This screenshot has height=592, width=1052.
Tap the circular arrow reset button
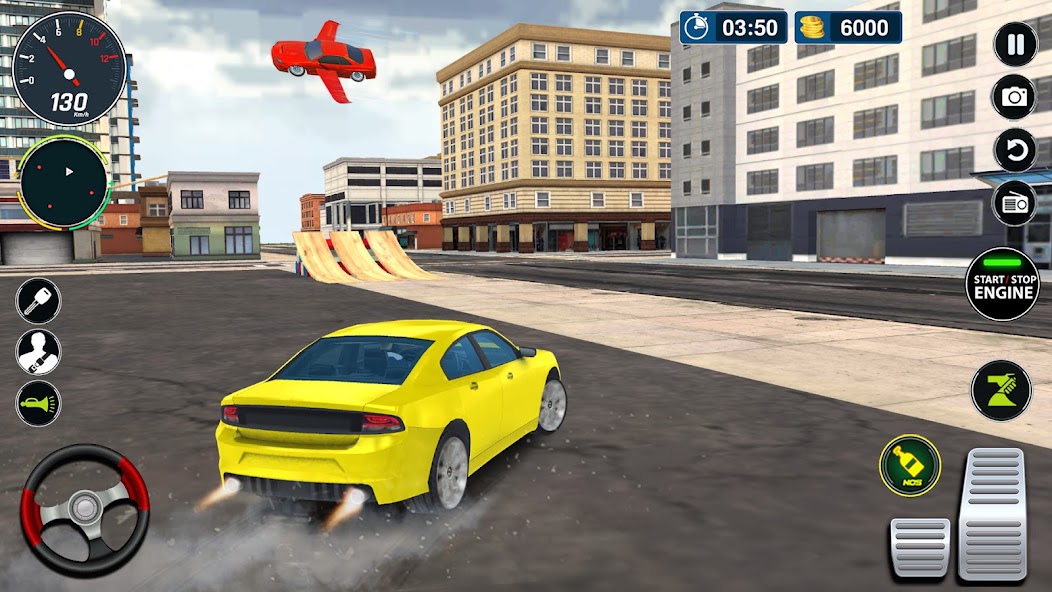tap(1015, 150)
